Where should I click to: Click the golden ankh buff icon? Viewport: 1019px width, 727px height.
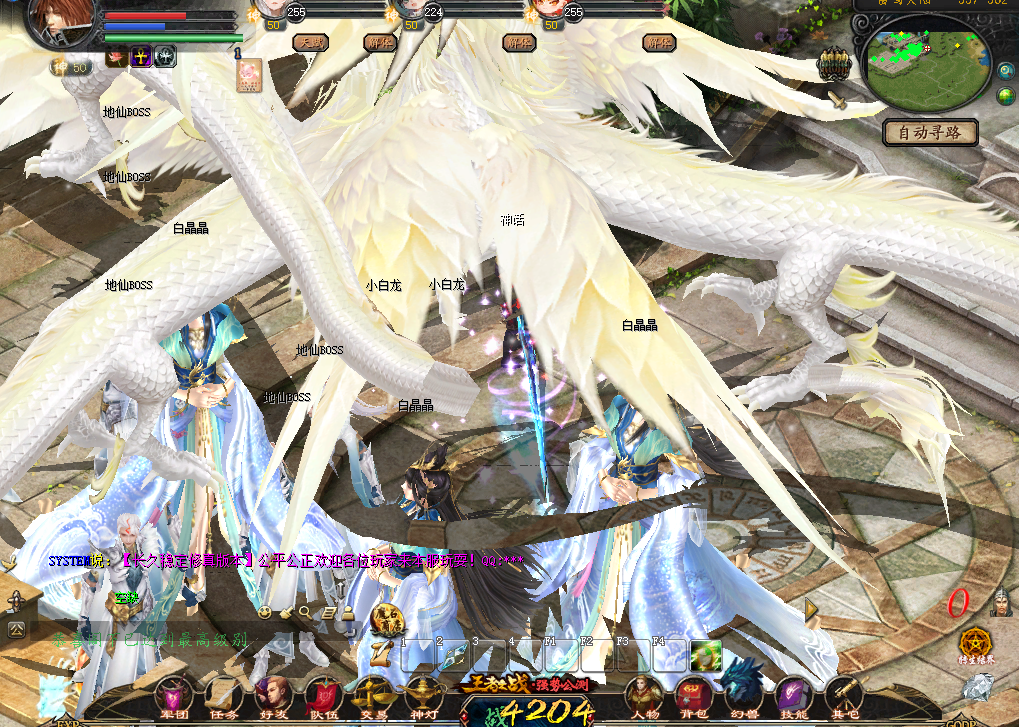pyautogui.click(x=141, y=57)
